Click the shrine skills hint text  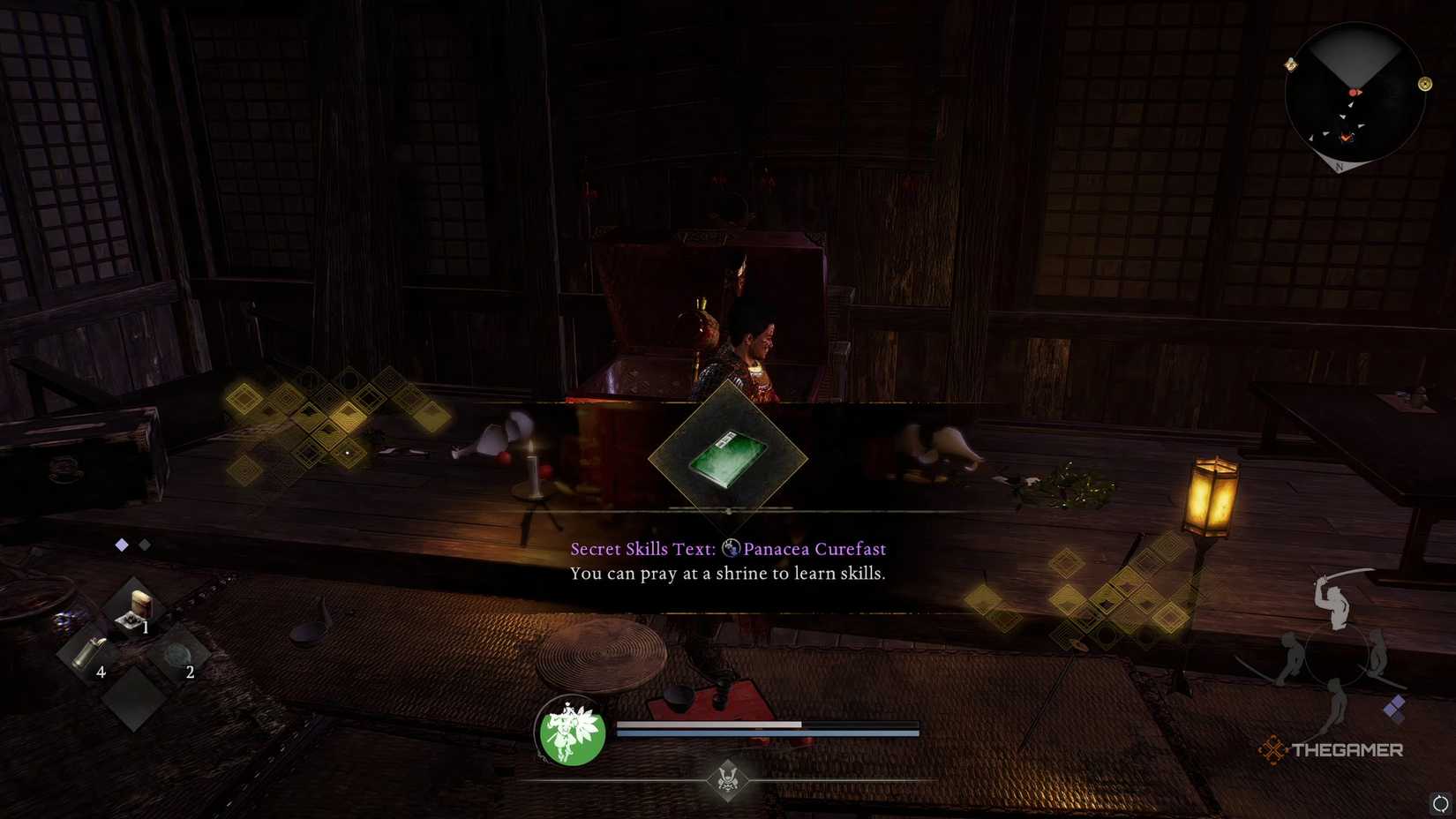(x=728, y=573)
